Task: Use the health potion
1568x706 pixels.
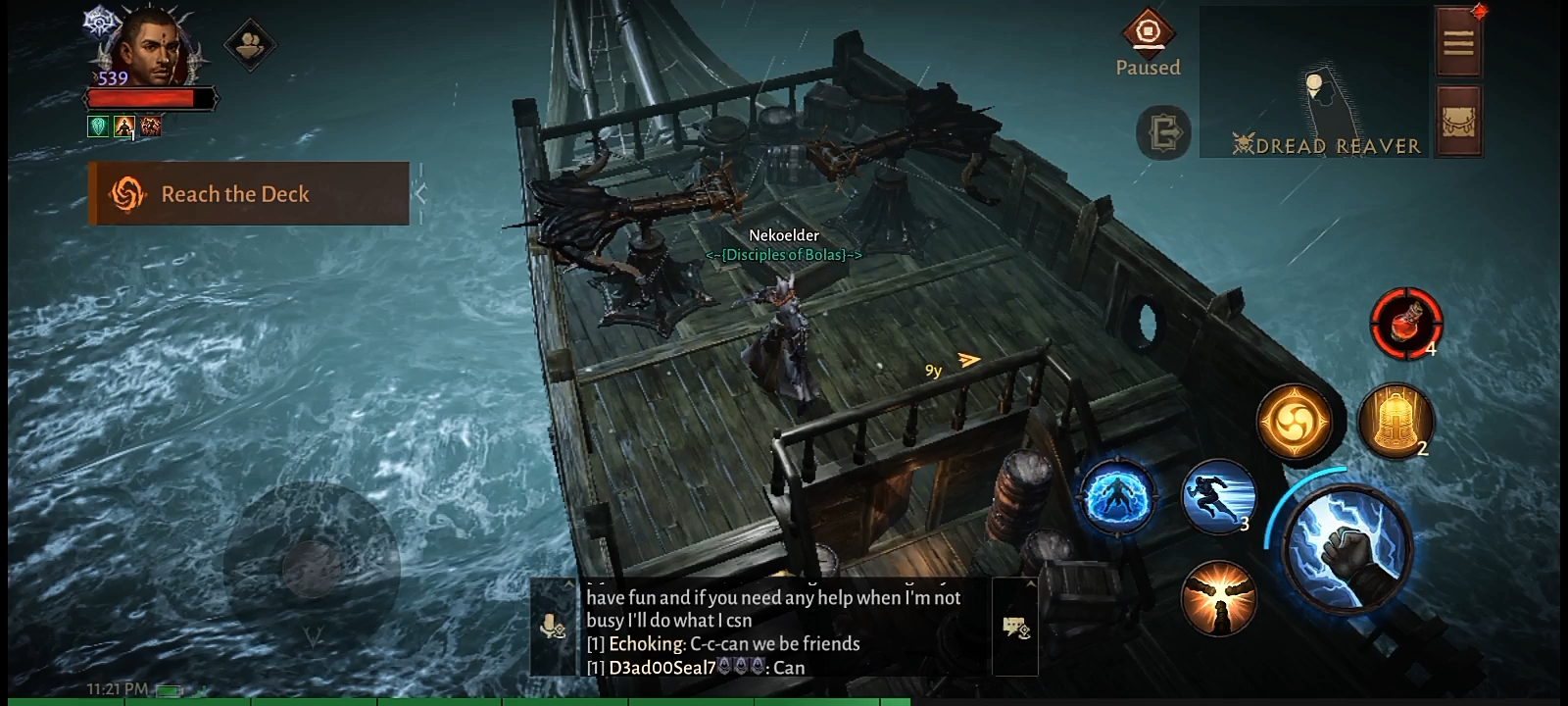Action: coord(1405,323)
